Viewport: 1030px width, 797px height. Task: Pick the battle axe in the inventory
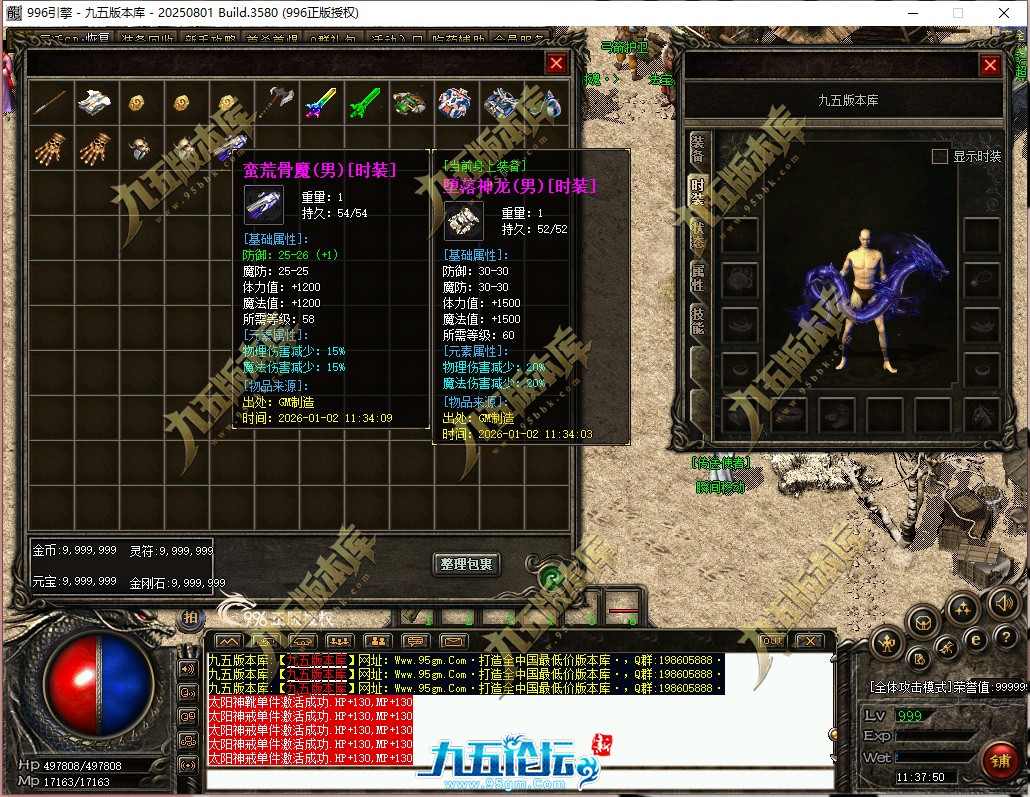274,101
